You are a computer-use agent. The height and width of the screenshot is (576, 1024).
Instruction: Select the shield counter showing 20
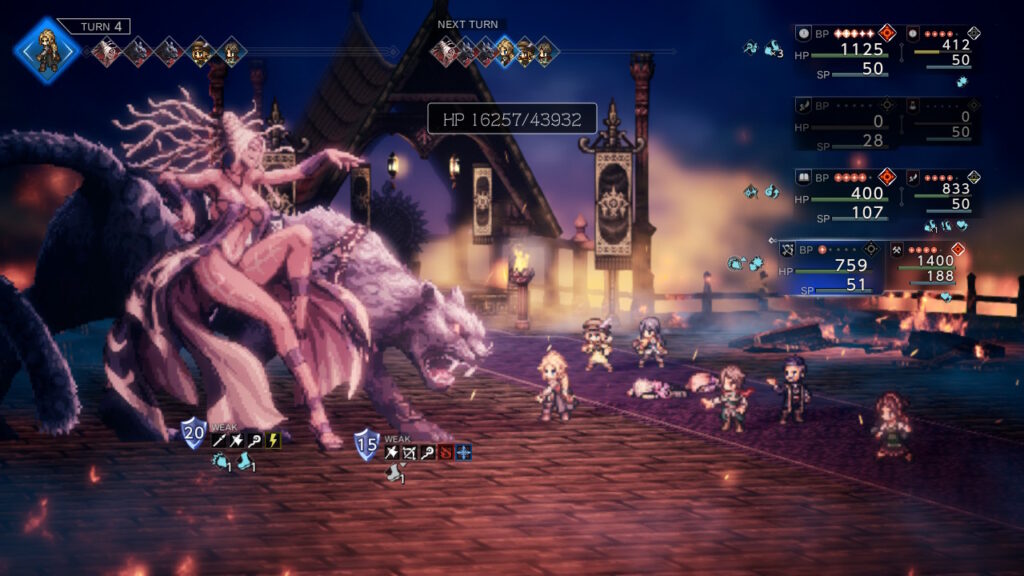pyautogui.click(x=193, y=434)
